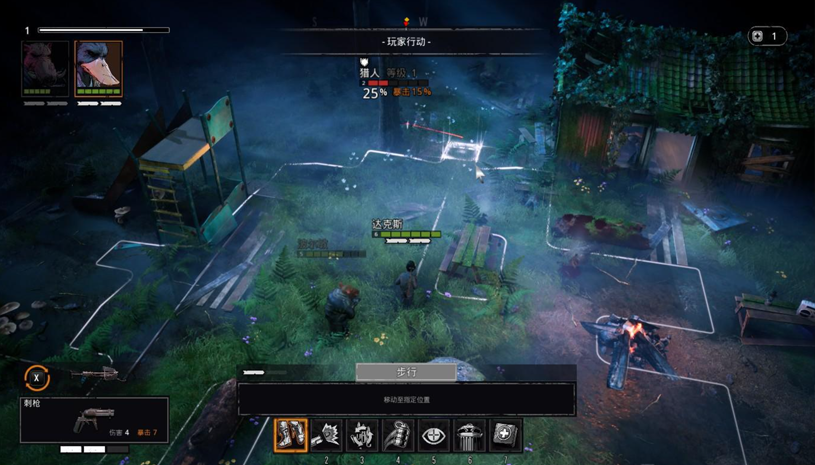Image resolution: width=815 pixels, height=465 pixels.
Task: Select the duck character portrait
Action: tap(99, 67)
